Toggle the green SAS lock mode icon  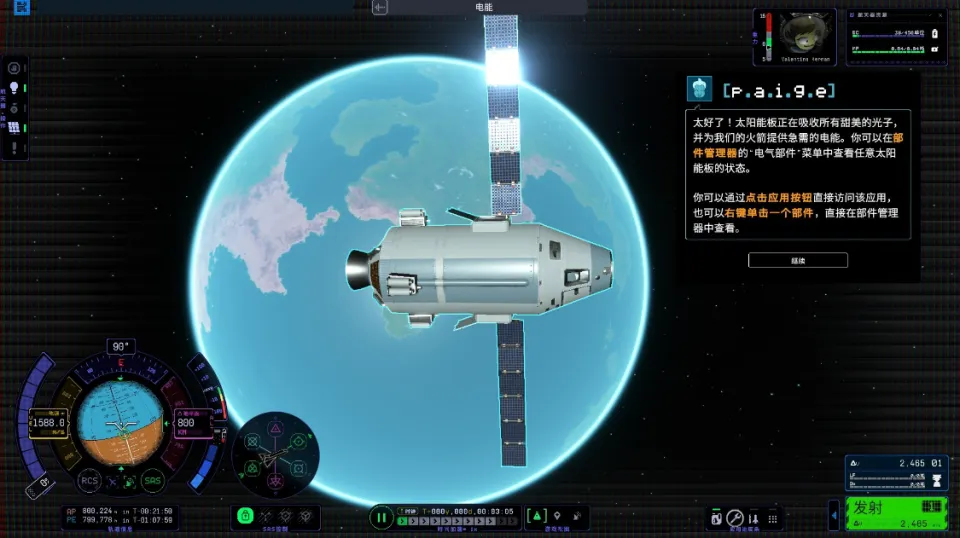(244, 516)
